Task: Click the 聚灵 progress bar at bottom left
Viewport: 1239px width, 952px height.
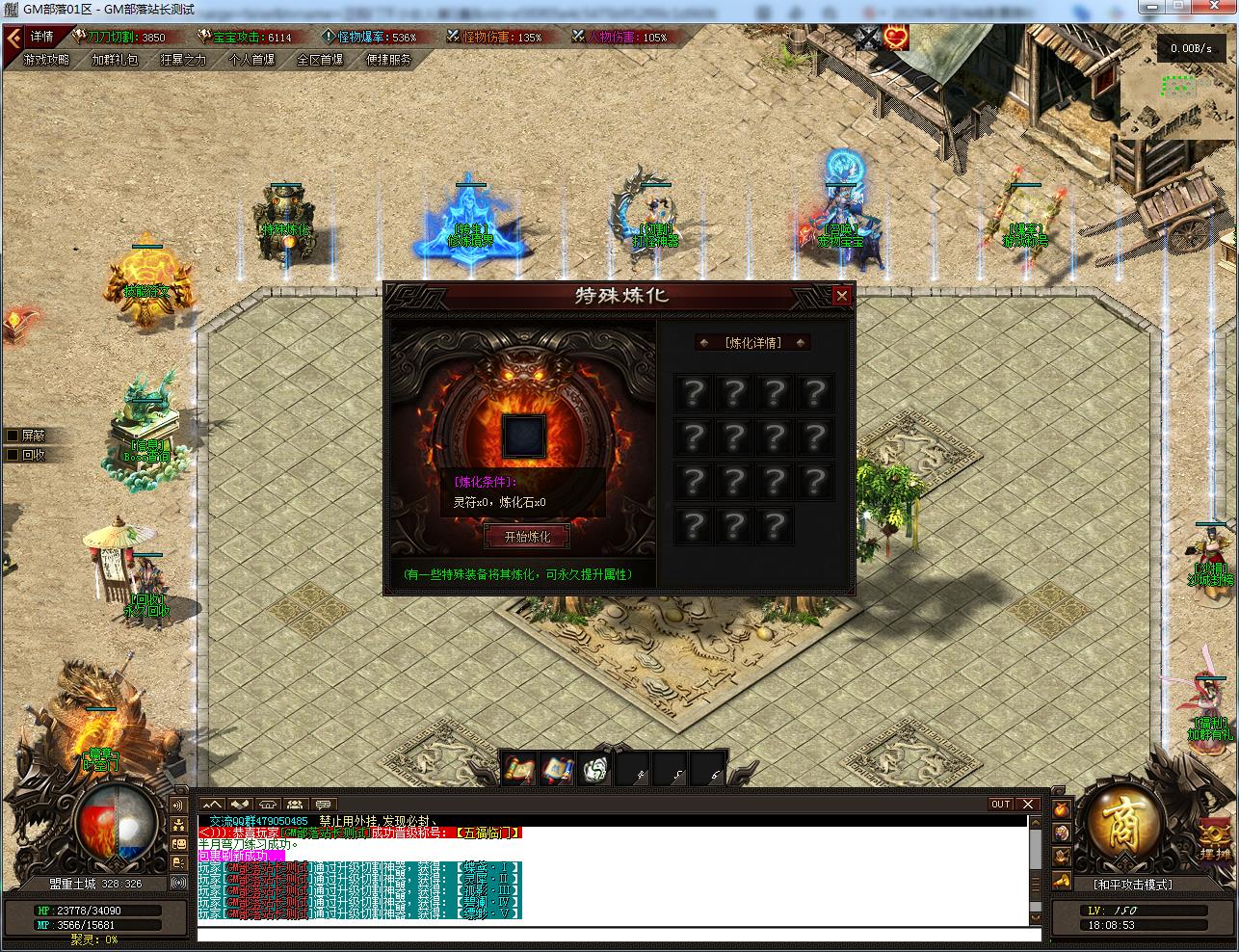Action: pos(93,940)
